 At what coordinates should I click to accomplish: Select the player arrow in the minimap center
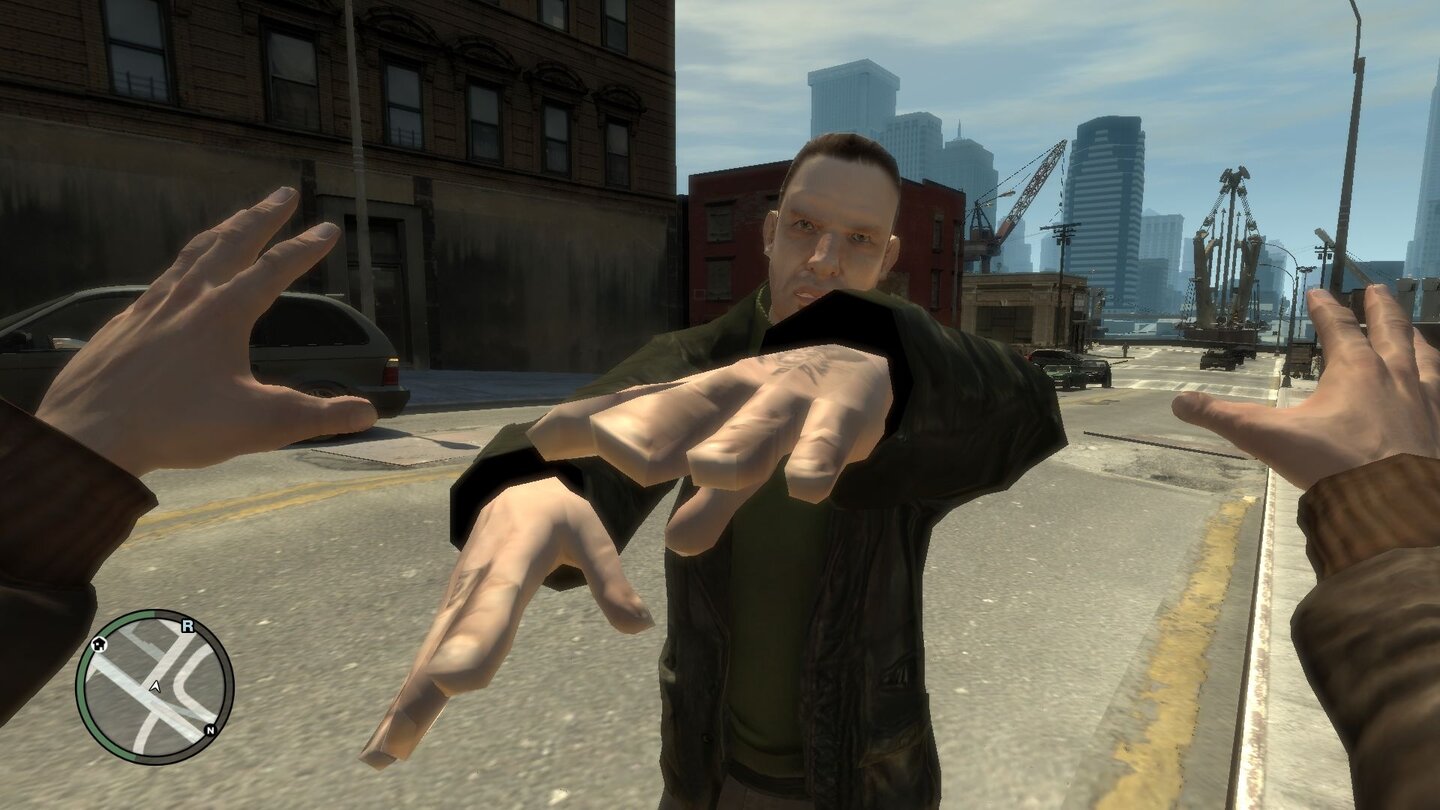[x=155, y=686]
